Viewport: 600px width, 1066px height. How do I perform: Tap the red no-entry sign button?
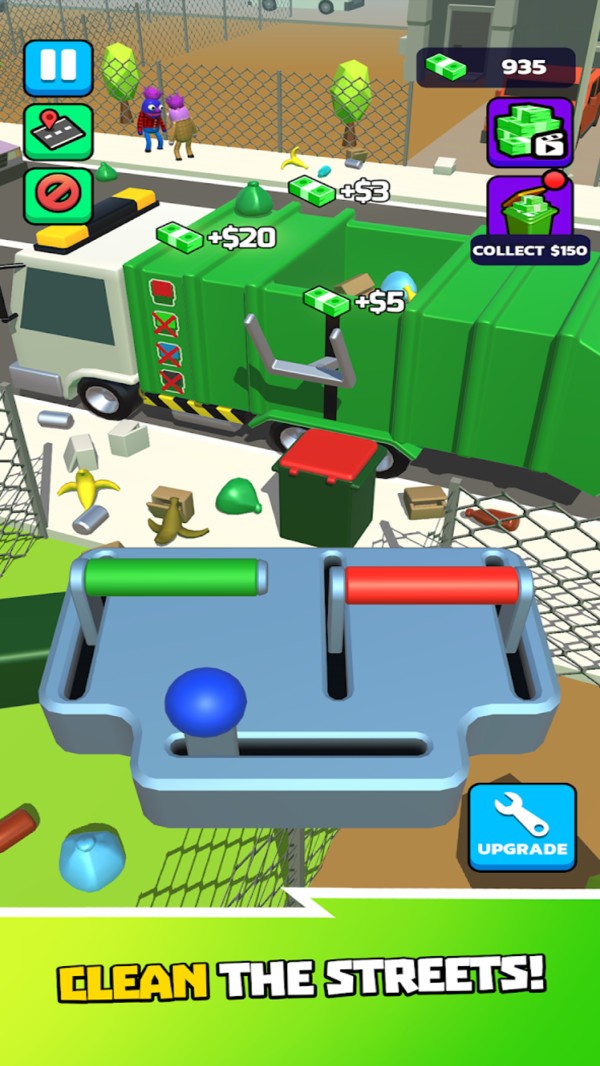tap(58, 194)
